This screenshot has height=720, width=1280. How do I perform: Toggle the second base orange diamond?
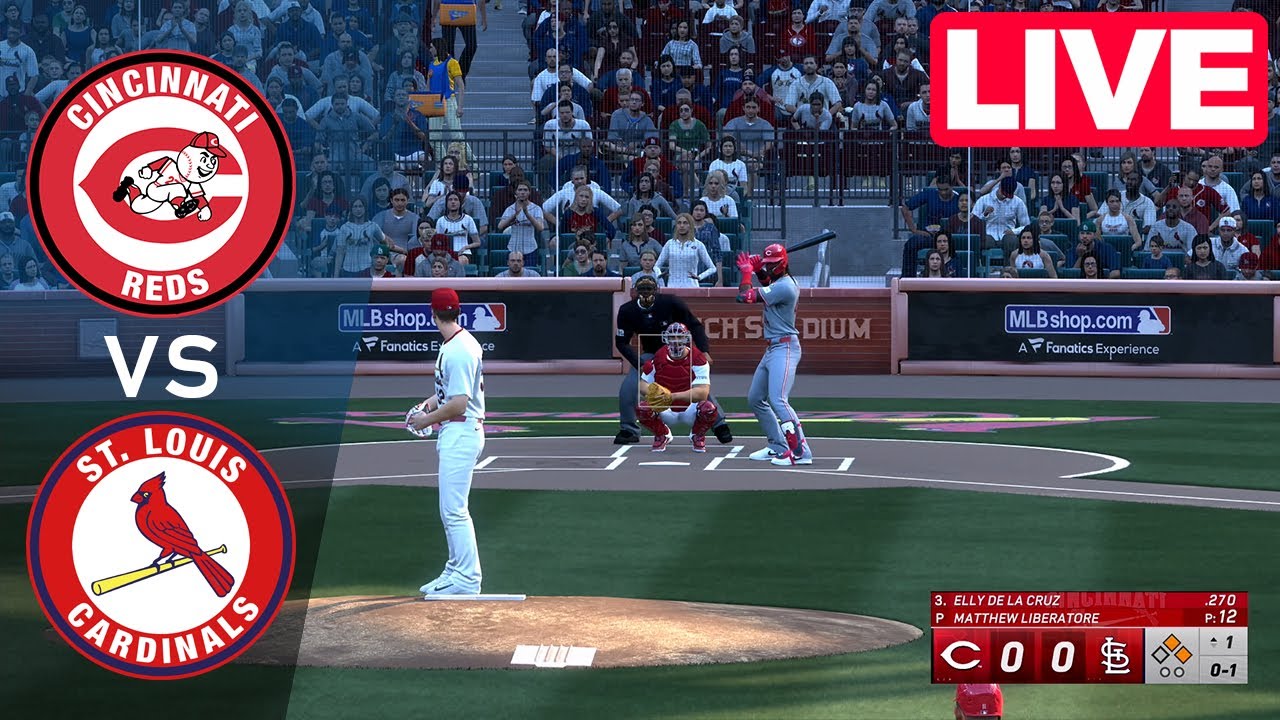pos(1172,640)
